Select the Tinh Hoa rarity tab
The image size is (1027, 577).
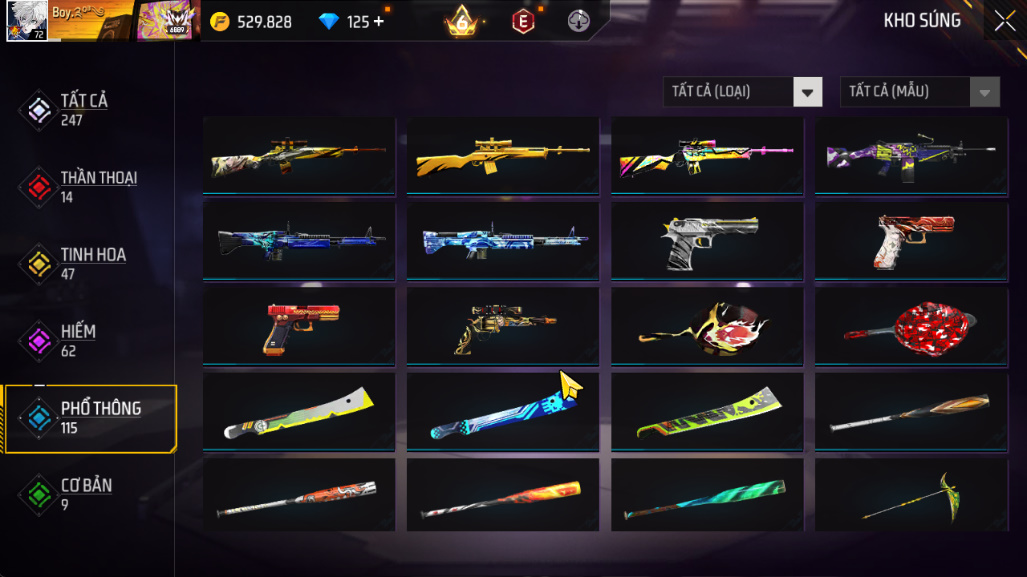click(x=92, y=264)
